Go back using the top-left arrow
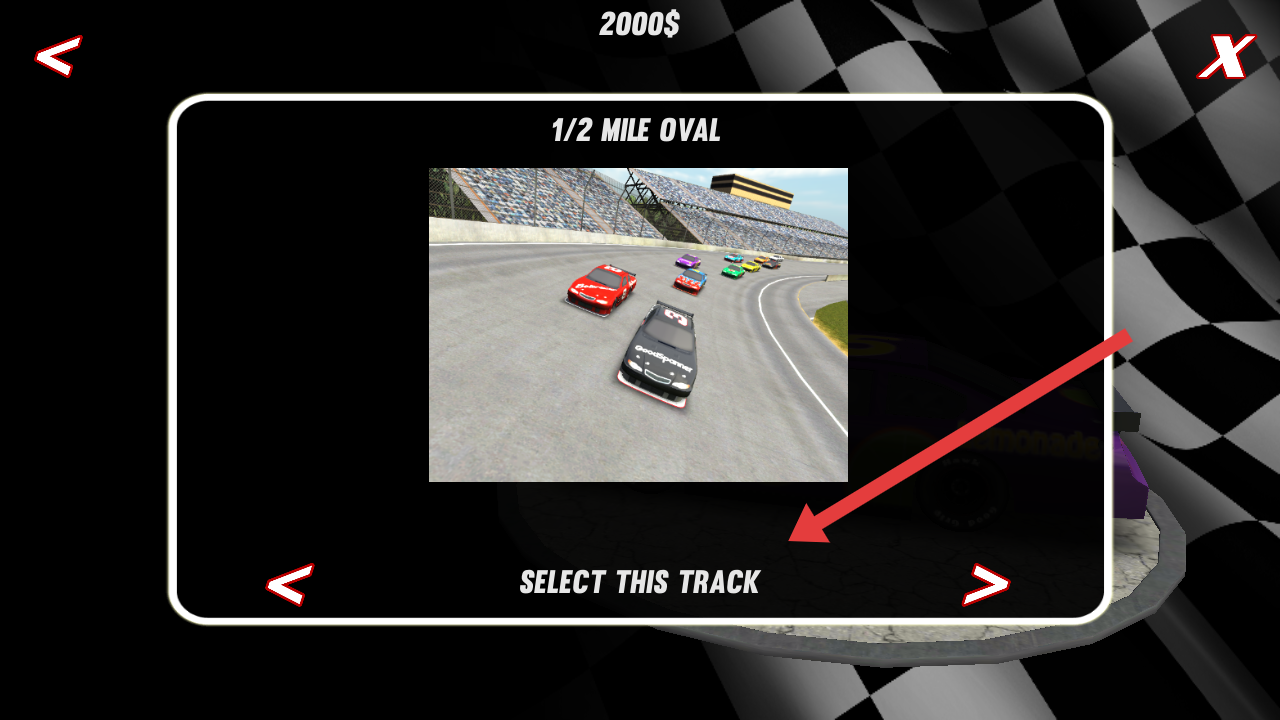The image size is (1280, 720). (58, 57)
